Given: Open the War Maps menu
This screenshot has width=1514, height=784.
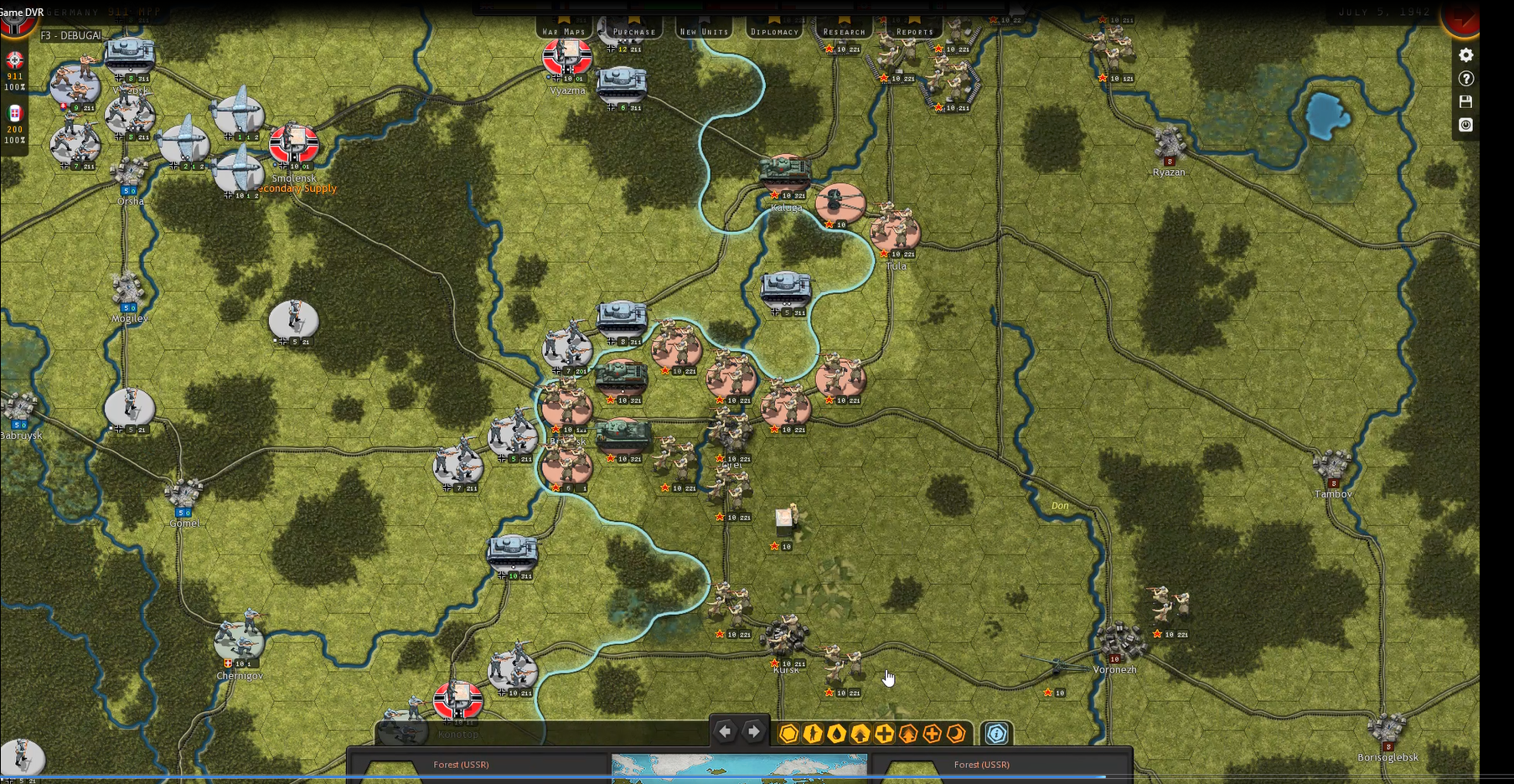Looking at the screenshot, I should click(x=564, y=31).
